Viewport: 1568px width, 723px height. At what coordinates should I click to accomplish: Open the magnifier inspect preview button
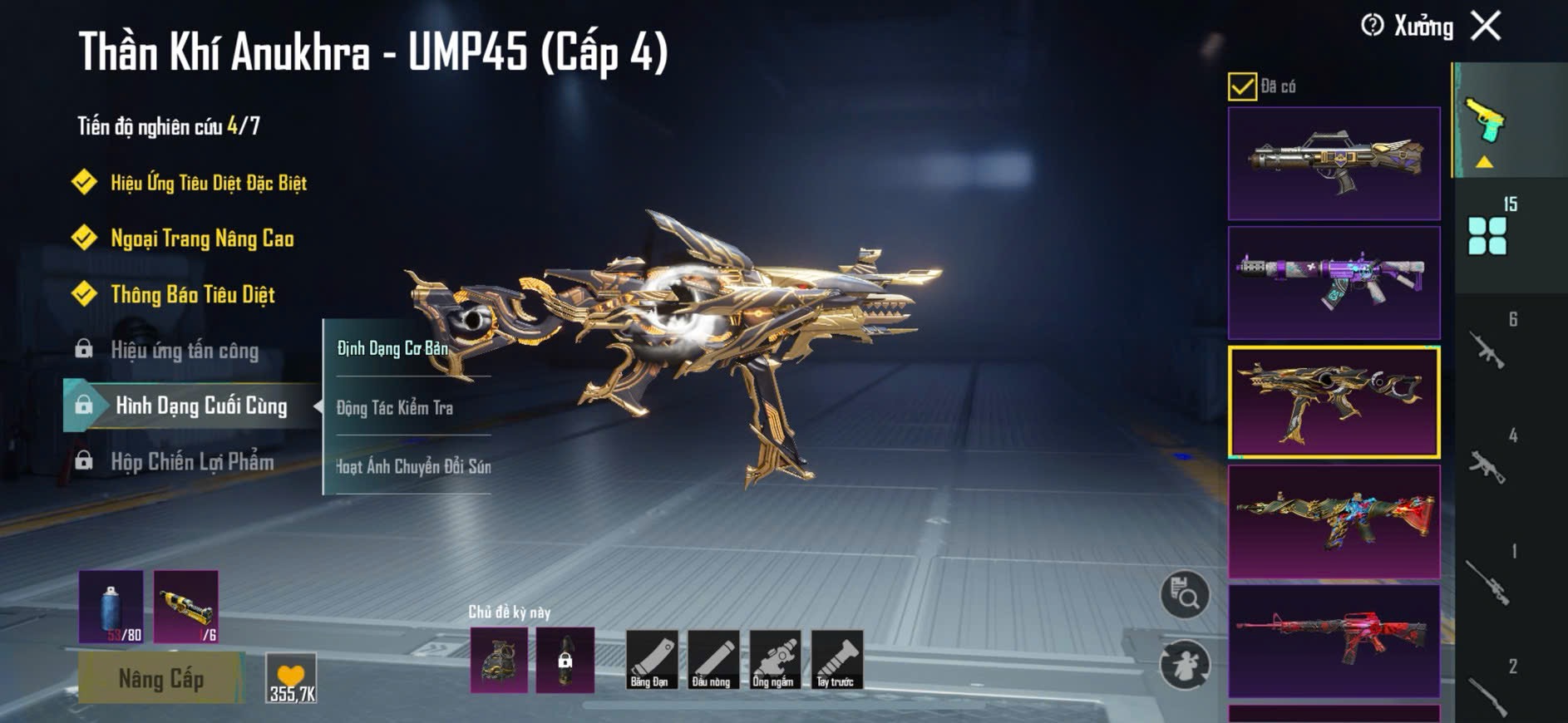click(1184, 595)
